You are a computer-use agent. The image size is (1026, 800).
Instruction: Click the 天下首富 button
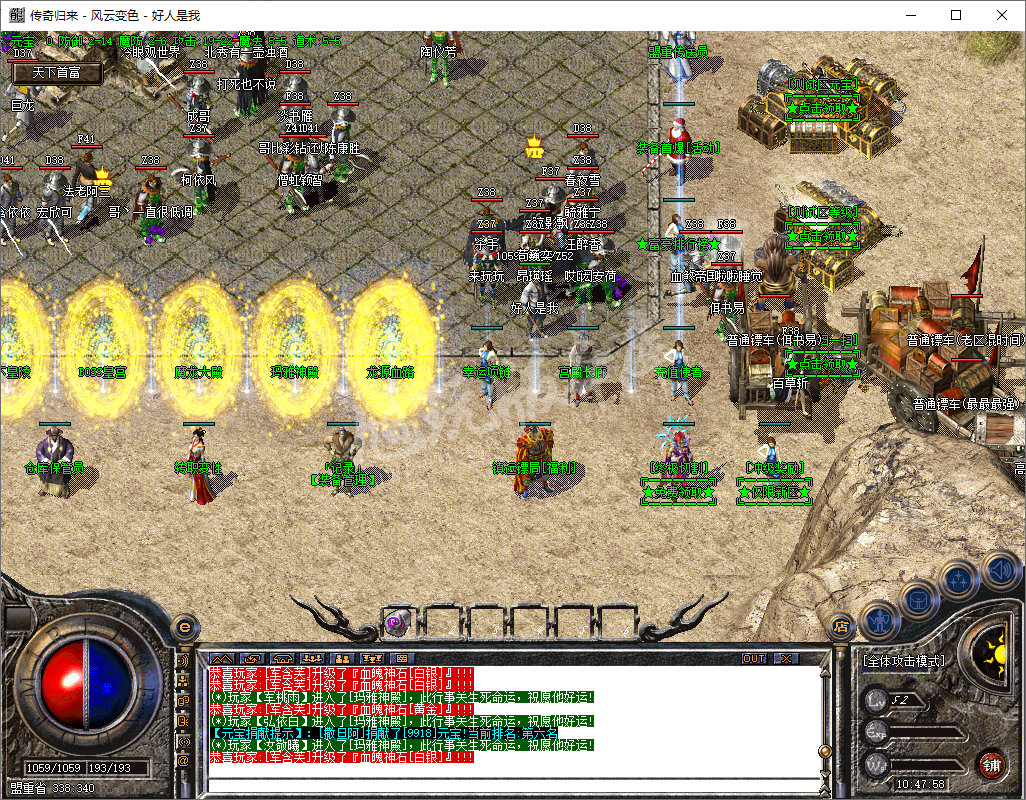tap(55, 73)
